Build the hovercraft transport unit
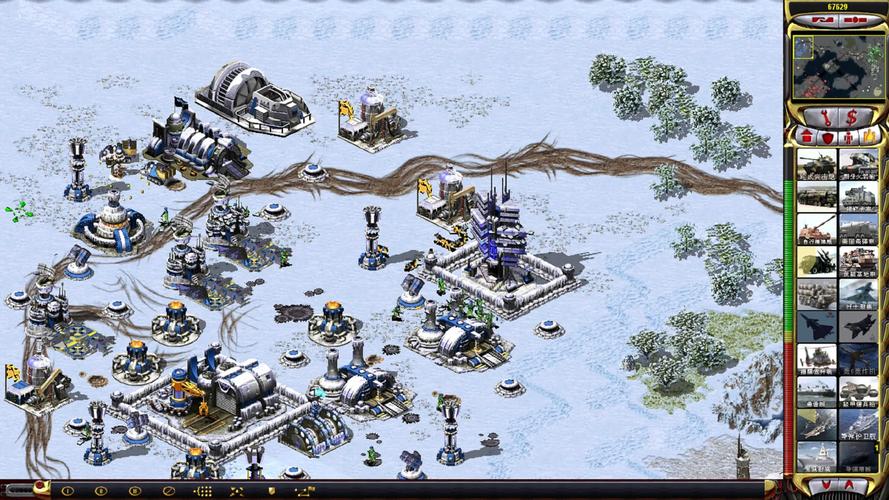The height and width of the screenshot is (500, 889). pos(859,390)
